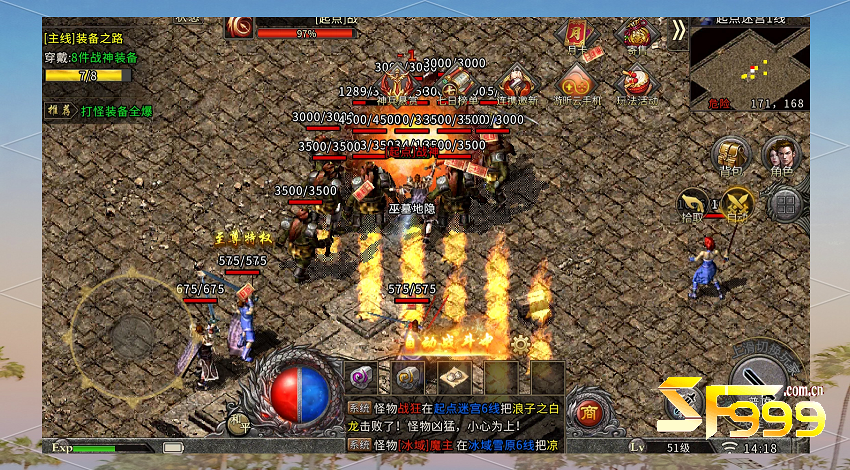850x470 pixels.
Task: Open the 神兵悬赏 bounty icon
Action: (x=398, y=83)
